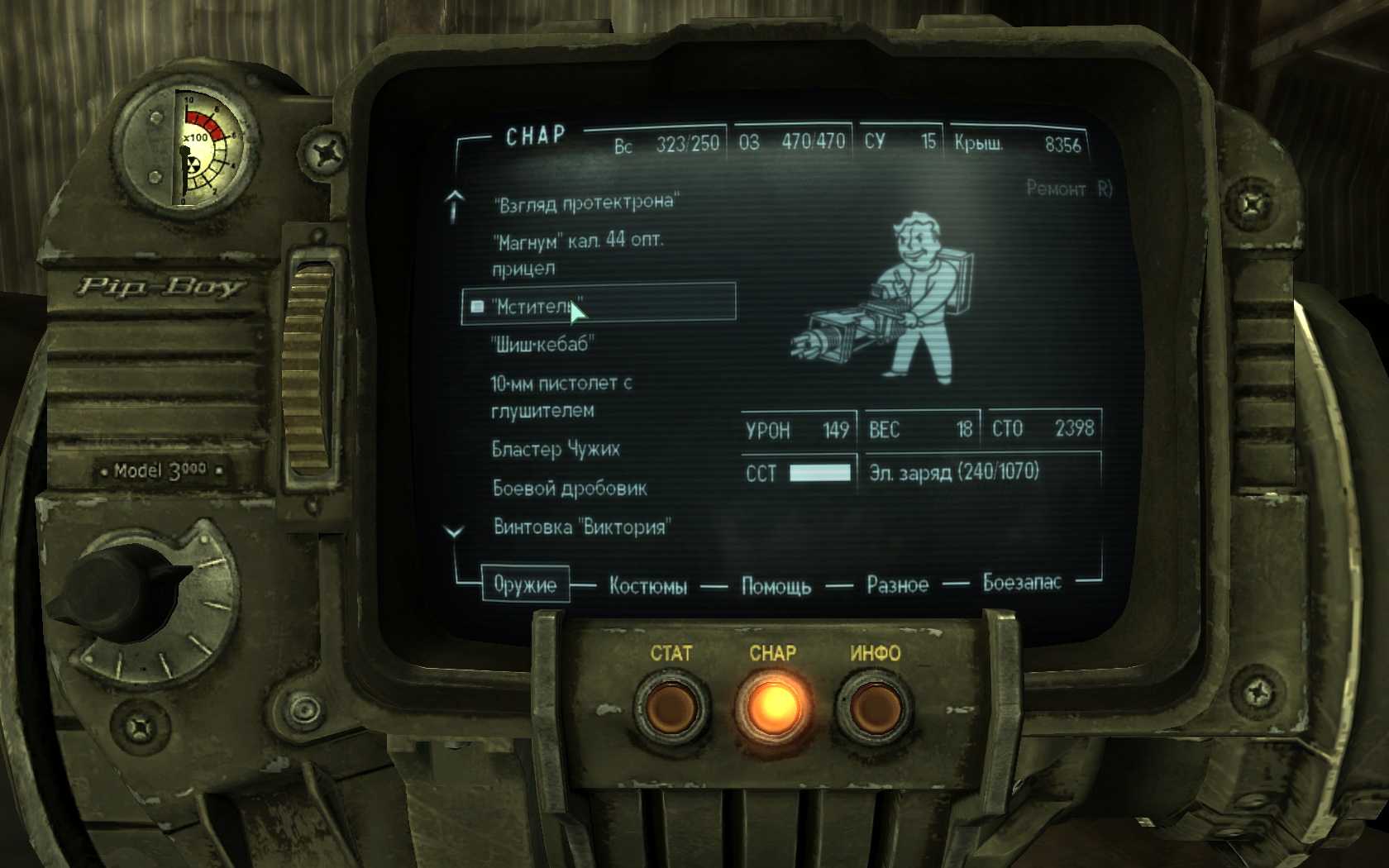1389x868 pixels.
Task: Choose the "Магнум" кал. 44 опт. прицел entry
Action: (x=577, y=254)
